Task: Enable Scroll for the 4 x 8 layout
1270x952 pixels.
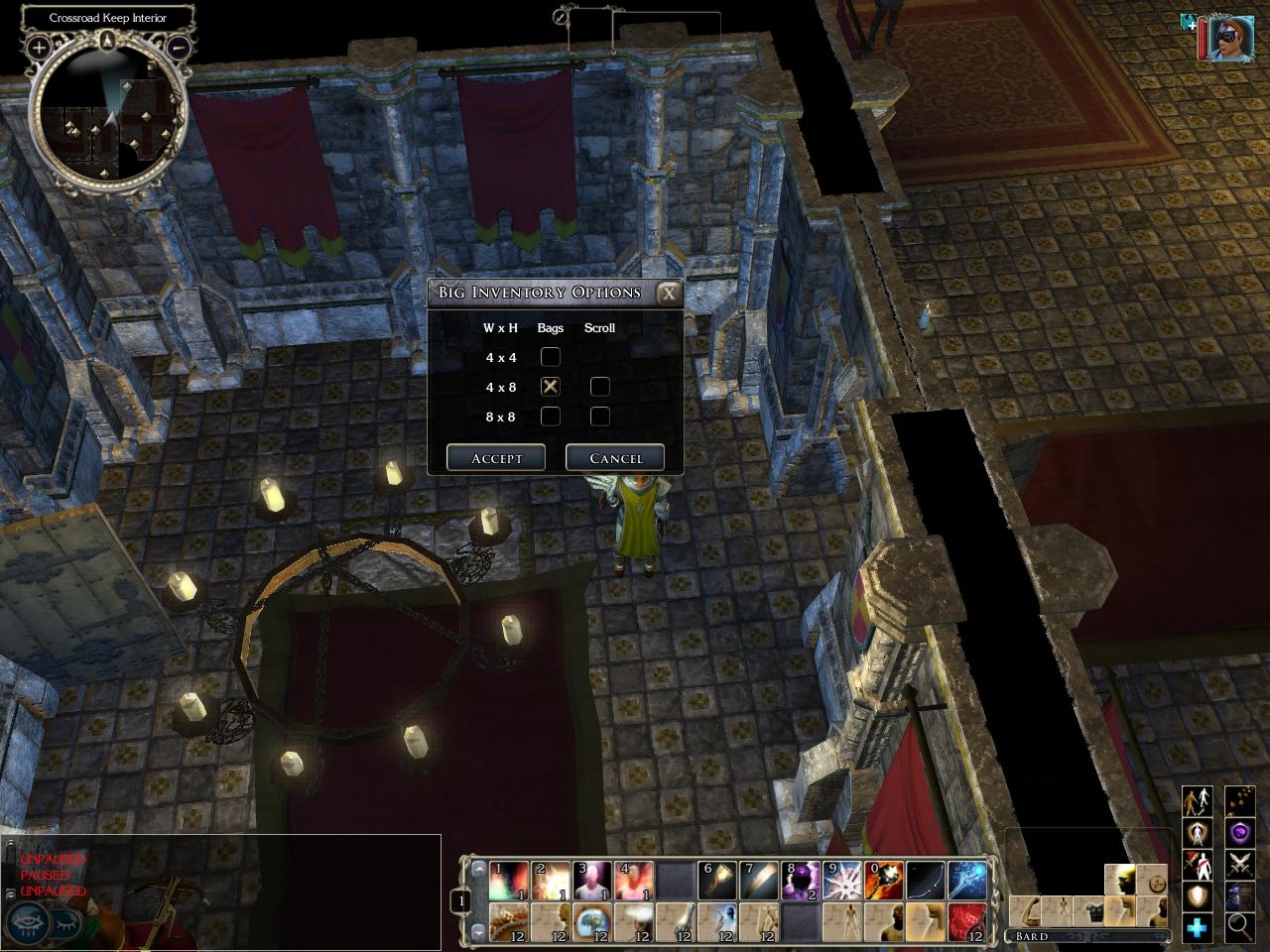Action: (599, 387)
